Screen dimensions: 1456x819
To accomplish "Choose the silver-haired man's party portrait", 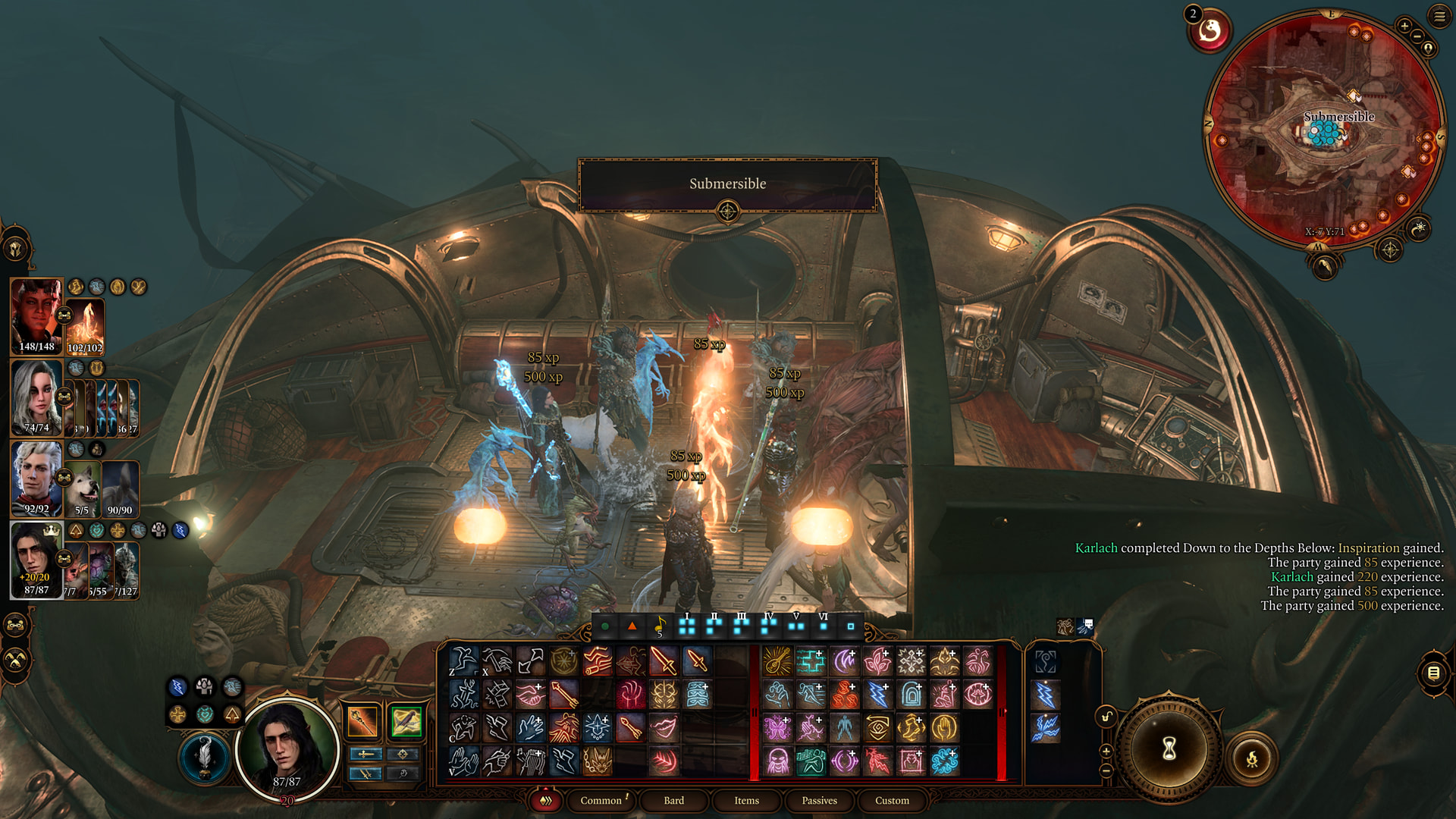I will (36, 478).
